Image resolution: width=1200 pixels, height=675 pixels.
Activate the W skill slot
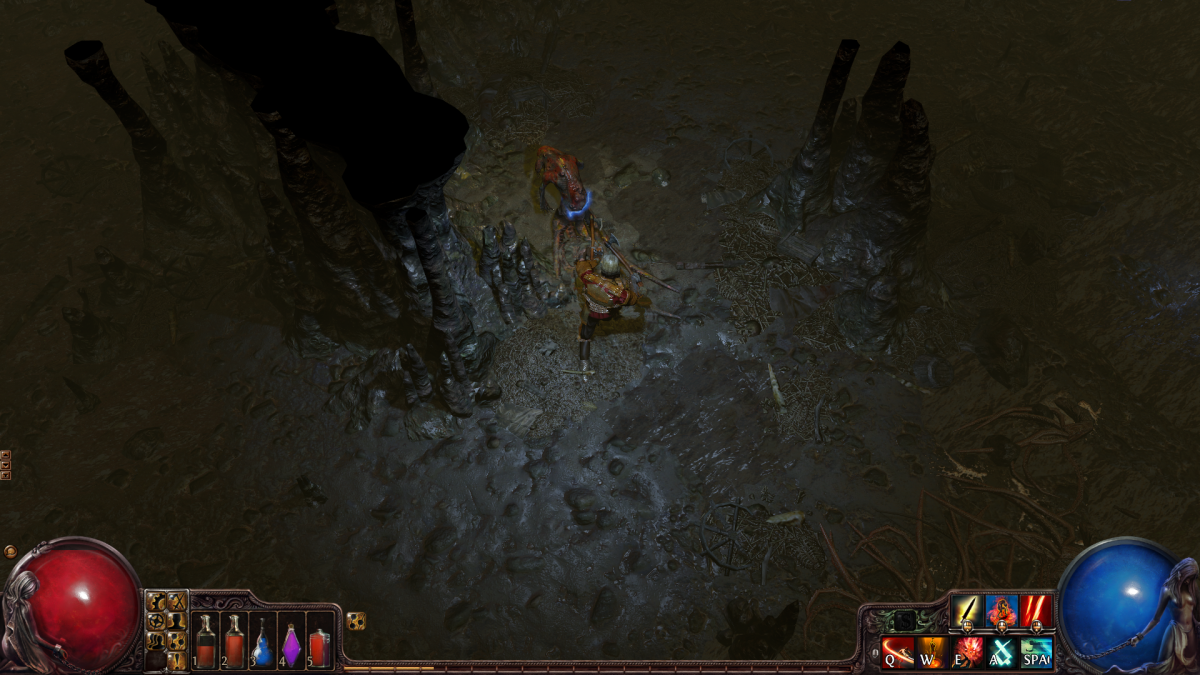(x=932, y=652)
